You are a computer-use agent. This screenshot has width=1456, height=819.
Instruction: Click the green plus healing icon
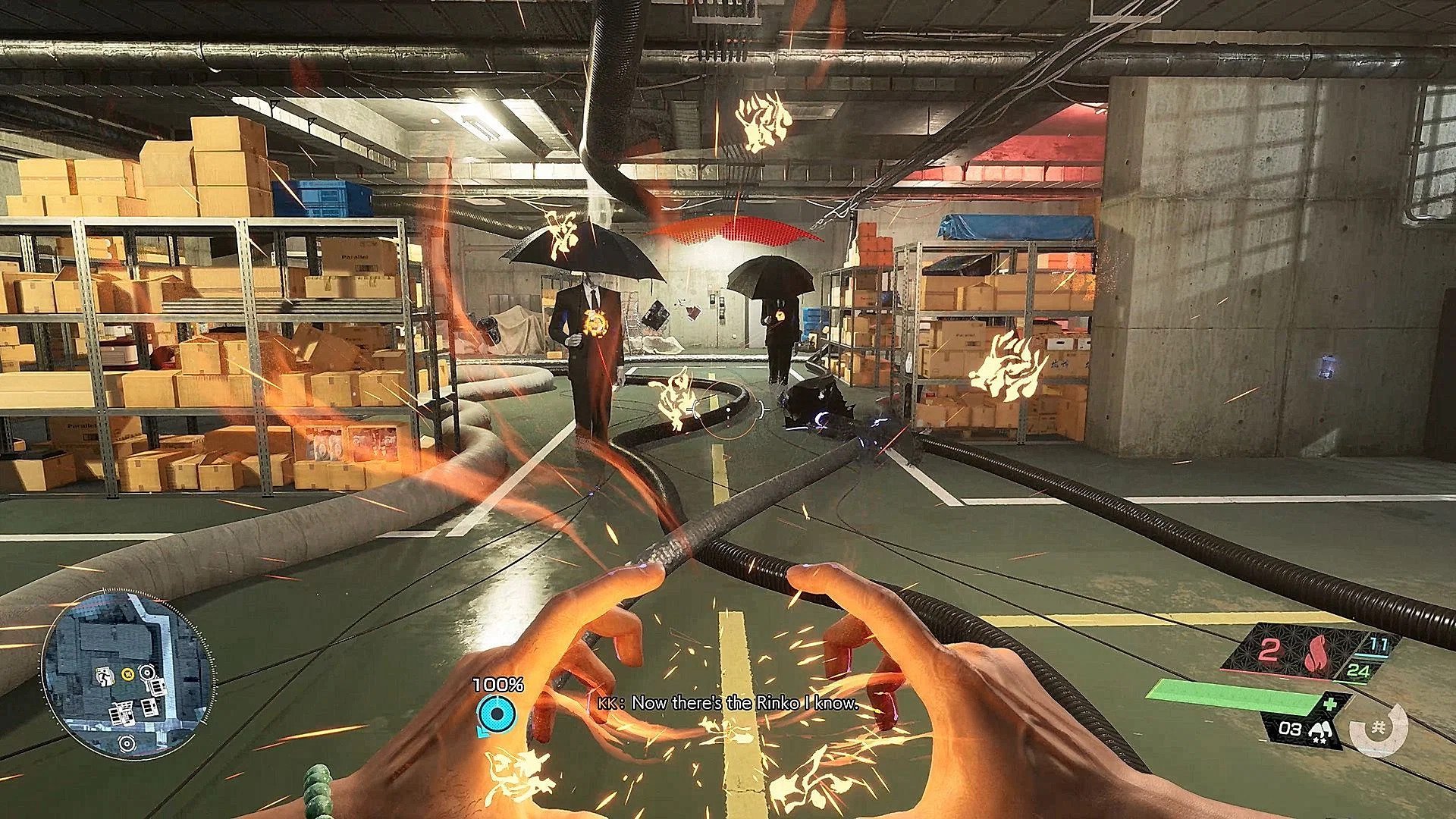pos(1330,704)
